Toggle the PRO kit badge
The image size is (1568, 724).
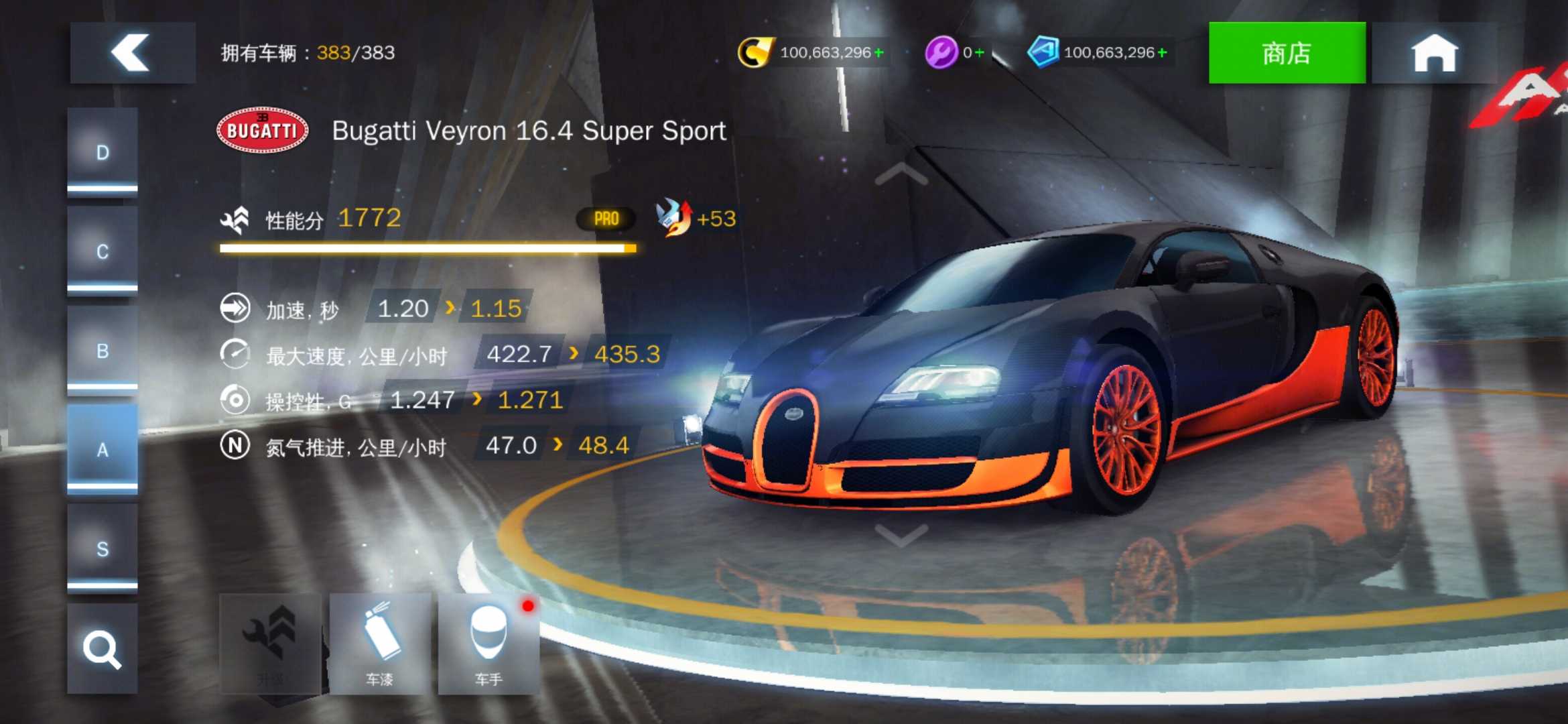click(606, 219)
